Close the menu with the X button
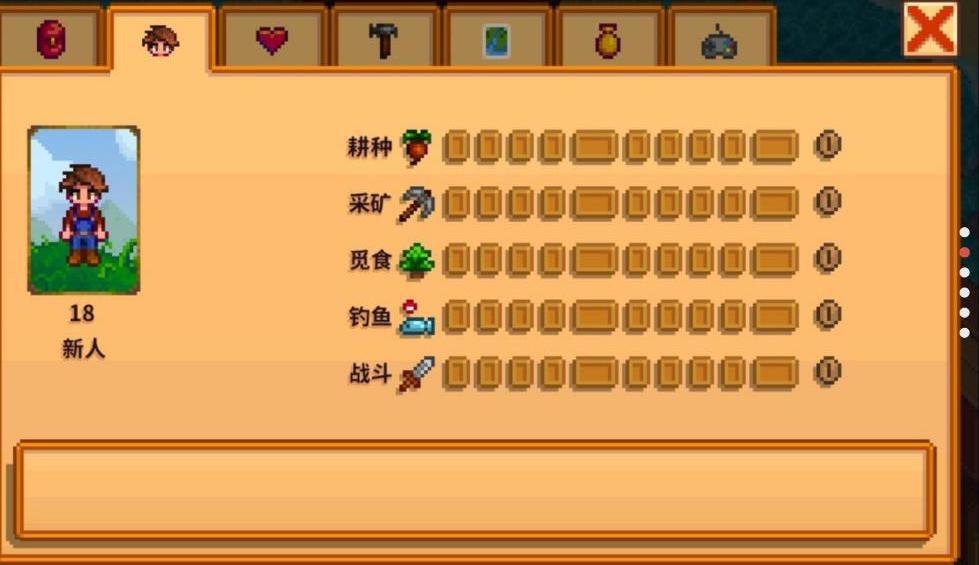The width and height of the screenshot is (979, 565). [x=929, y=29]
